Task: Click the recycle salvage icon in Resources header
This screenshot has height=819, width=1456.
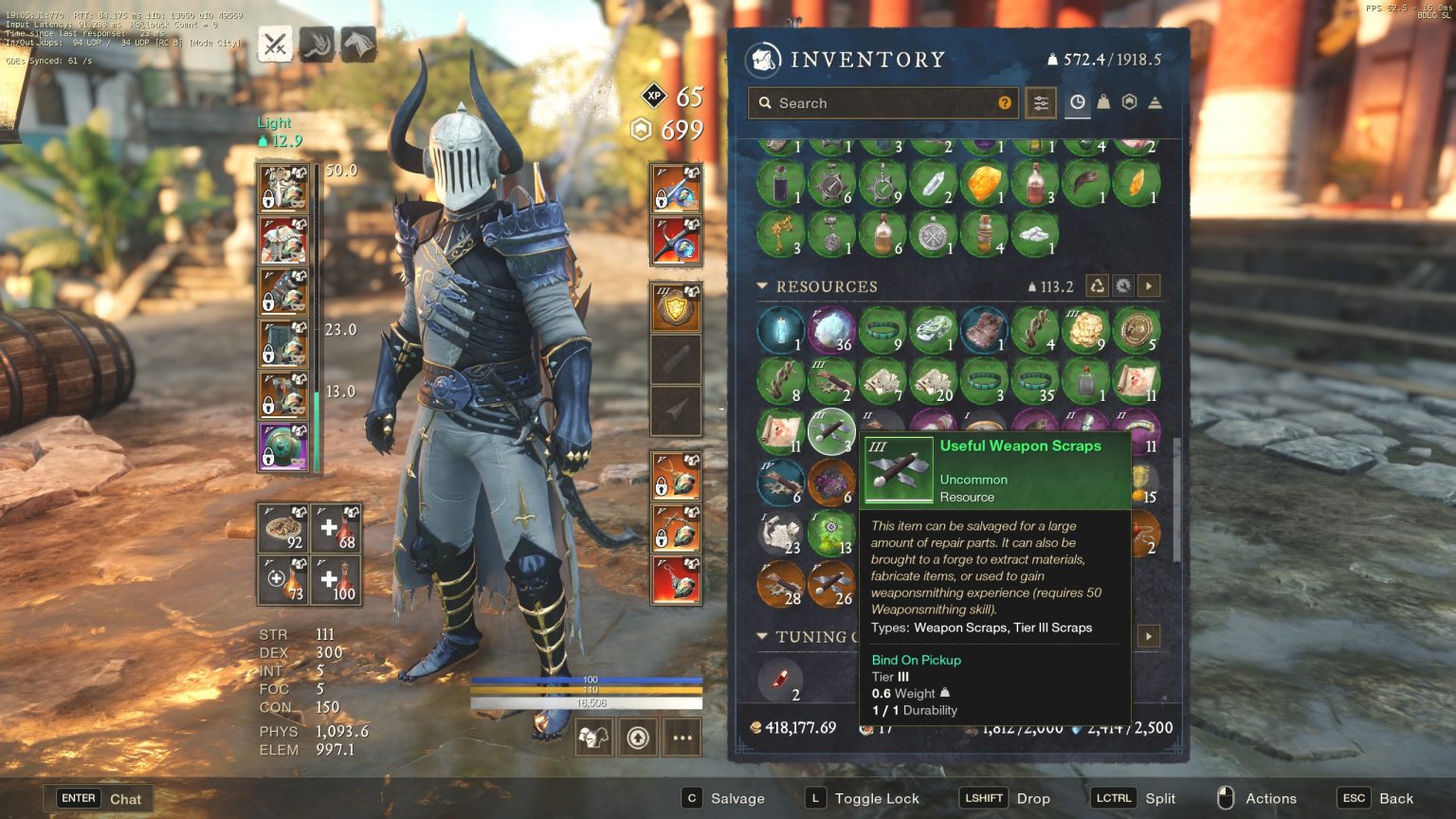Action: (x=1097, y=285)
